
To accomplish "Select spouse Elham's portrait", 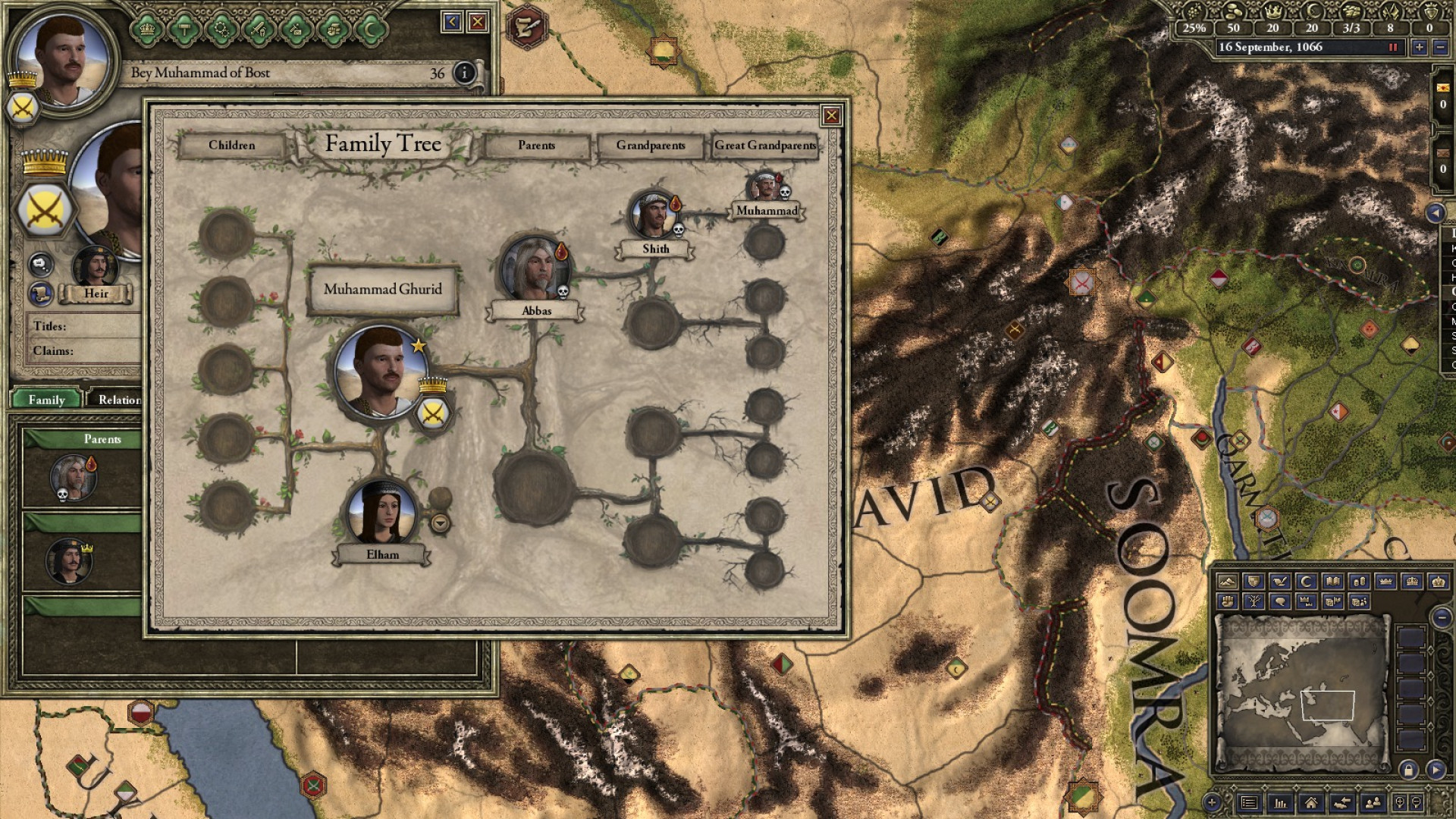I will pyautogui.click(x=381, y=512).
